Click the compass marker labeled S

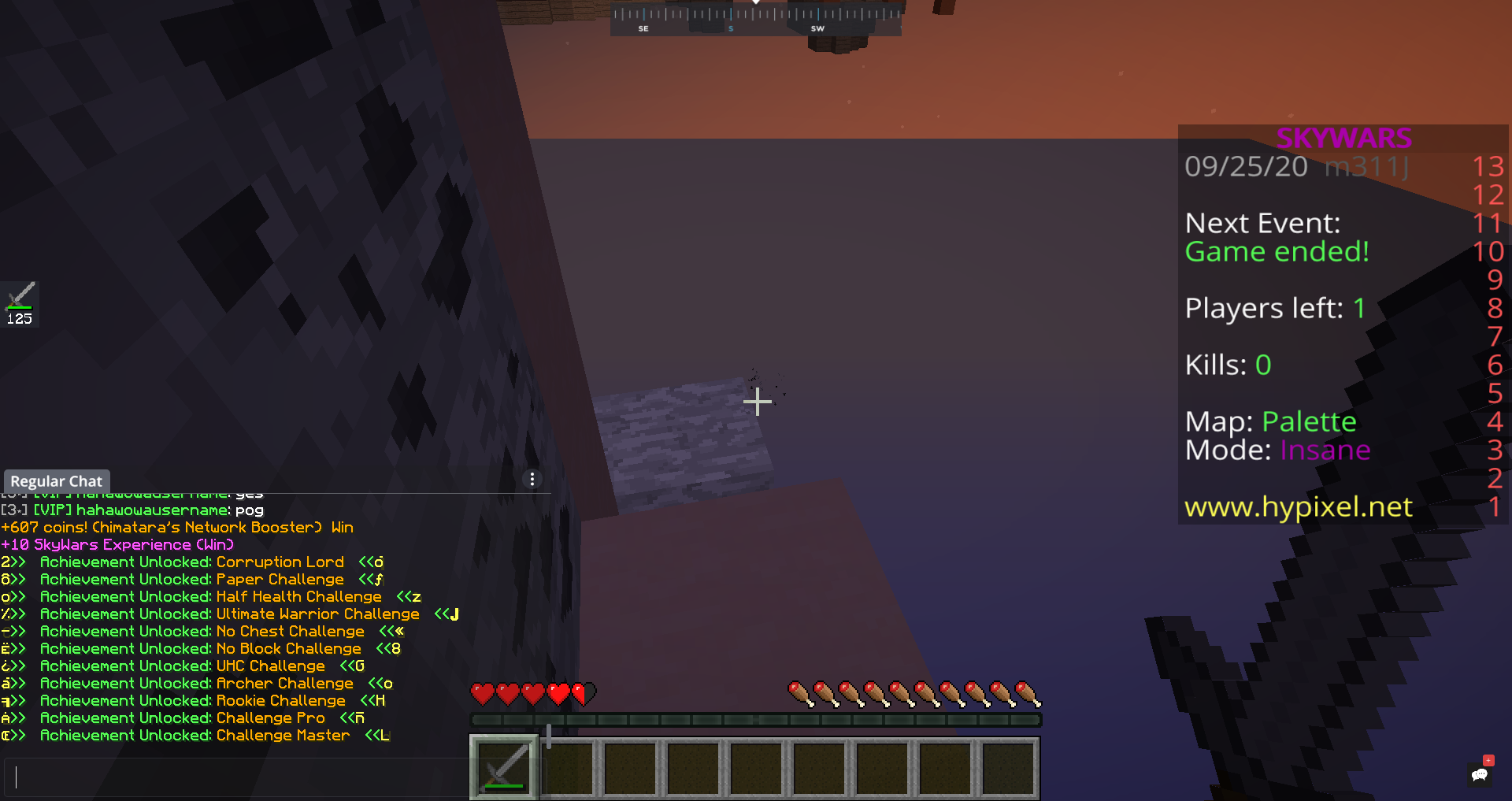coord(730,27)
